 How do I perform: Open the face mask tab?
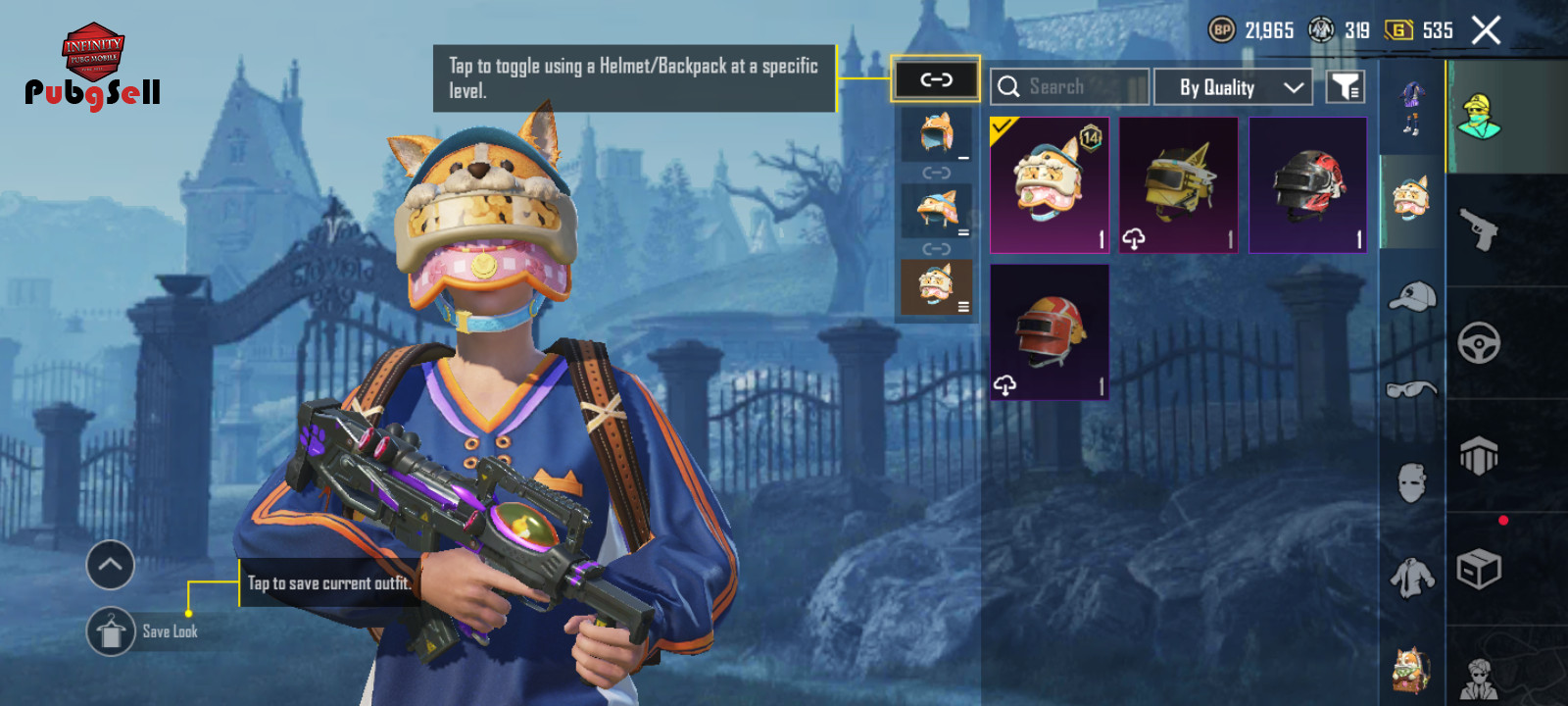pos(1412,482)
